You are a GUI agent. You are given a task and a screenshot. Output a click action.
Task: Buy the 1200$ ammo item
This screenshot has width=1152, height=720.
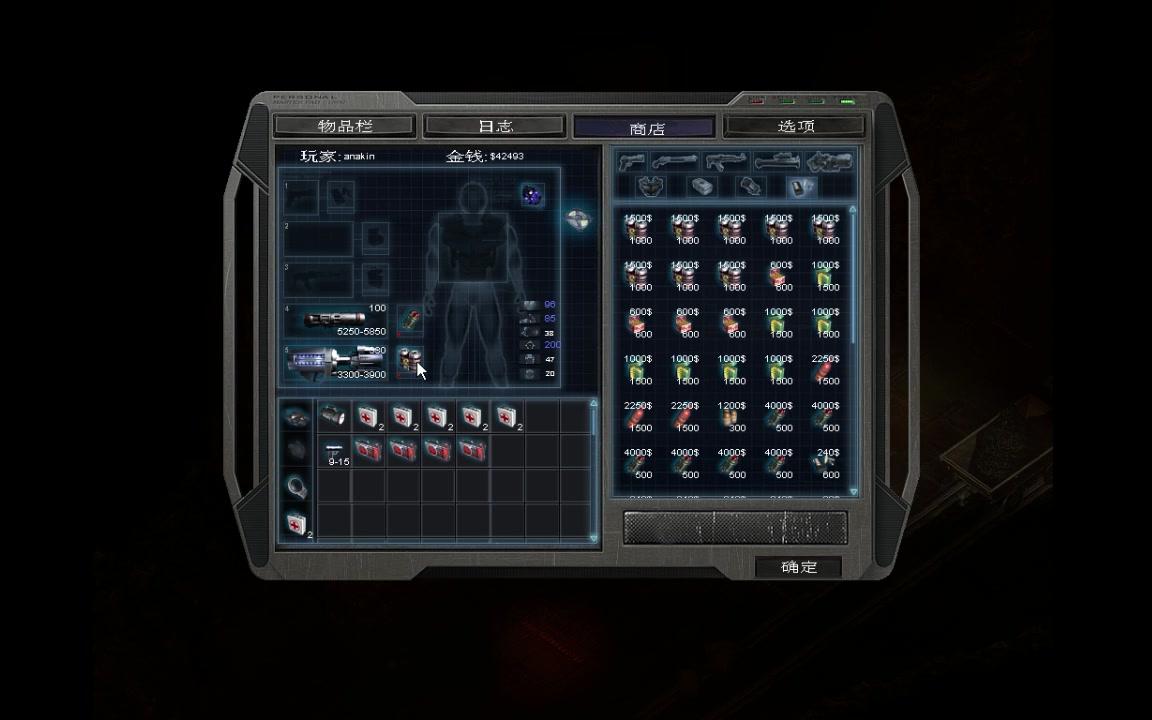(732, 419)
